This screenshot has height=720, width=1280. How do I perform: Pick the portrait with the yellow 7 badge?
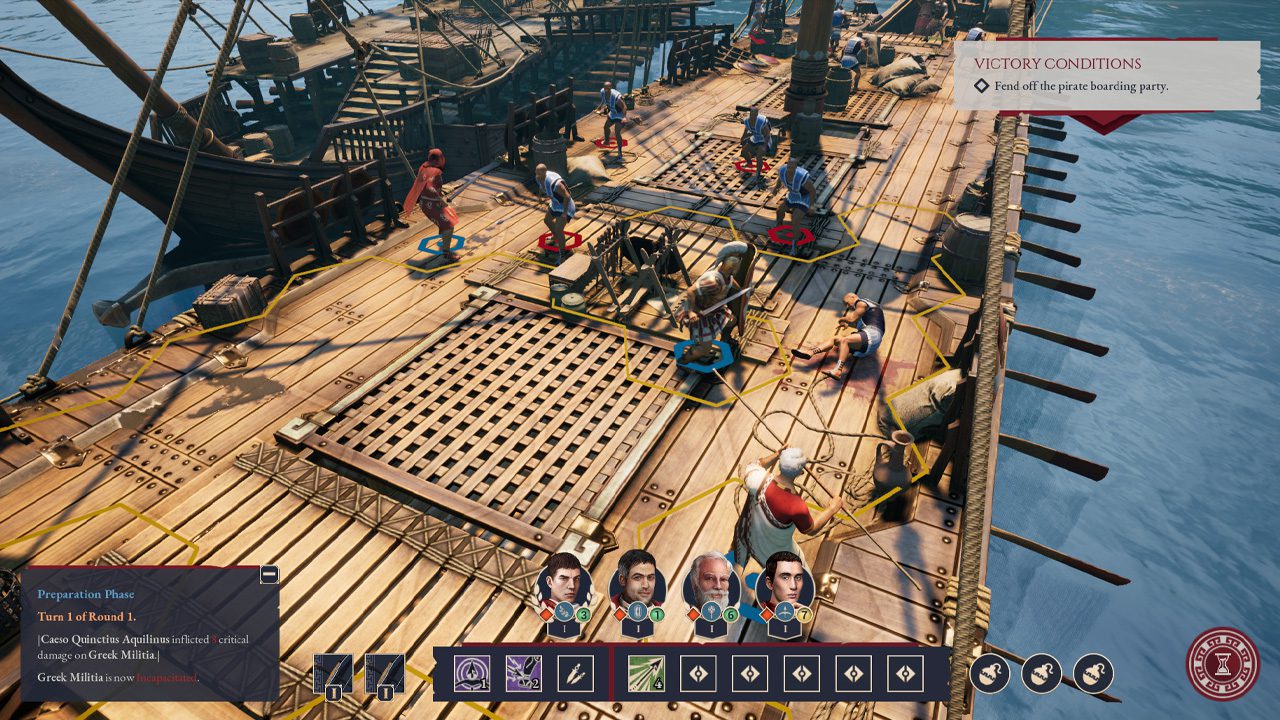[x=784, y=582]
